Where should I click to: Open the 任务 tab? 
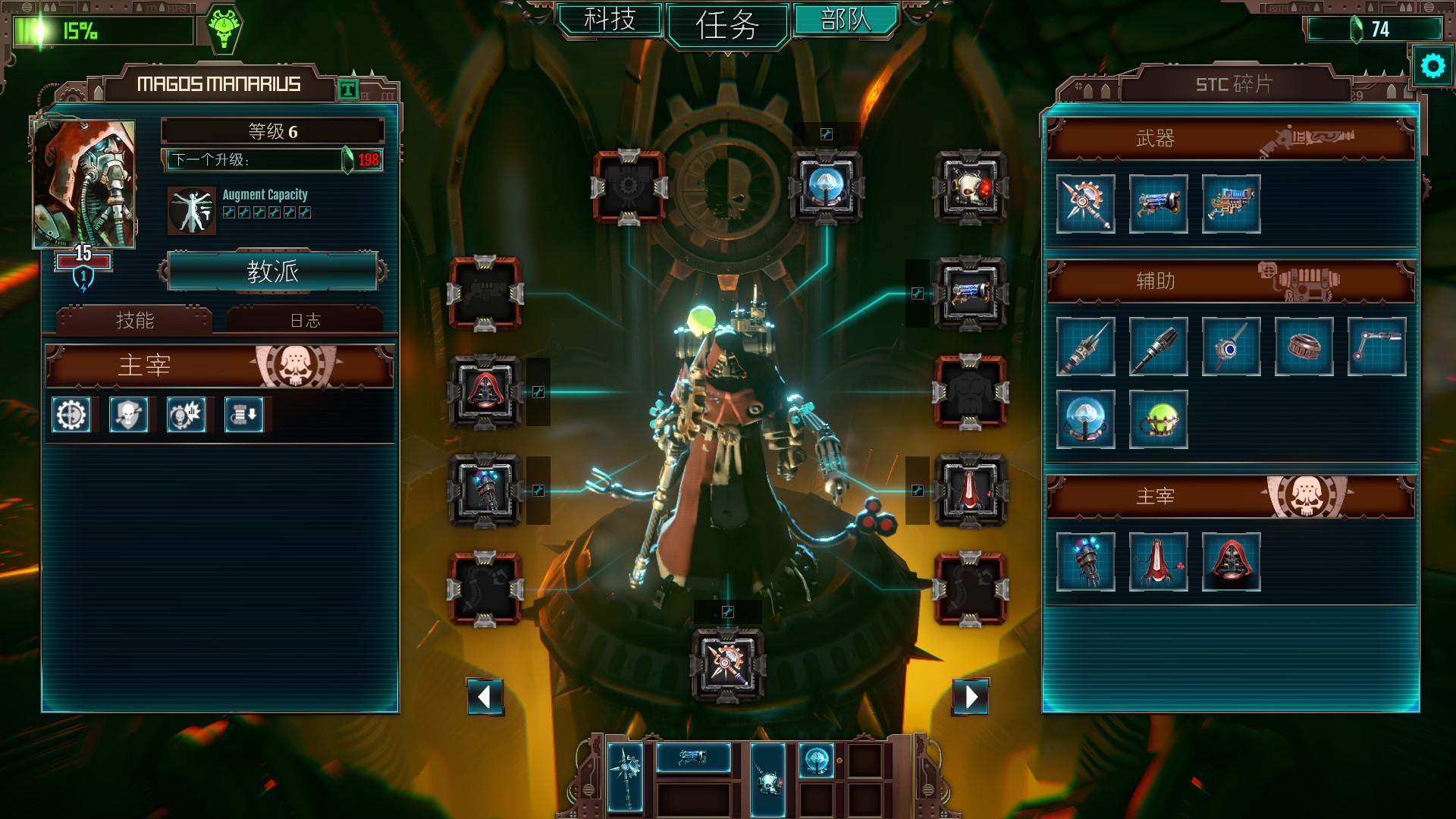click(727, 25)
